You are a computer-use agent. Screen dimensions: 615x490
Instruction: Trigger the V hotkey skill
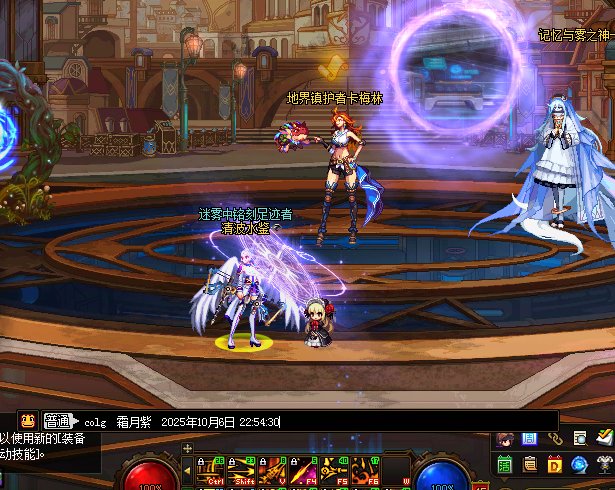(x=272, y=469)
